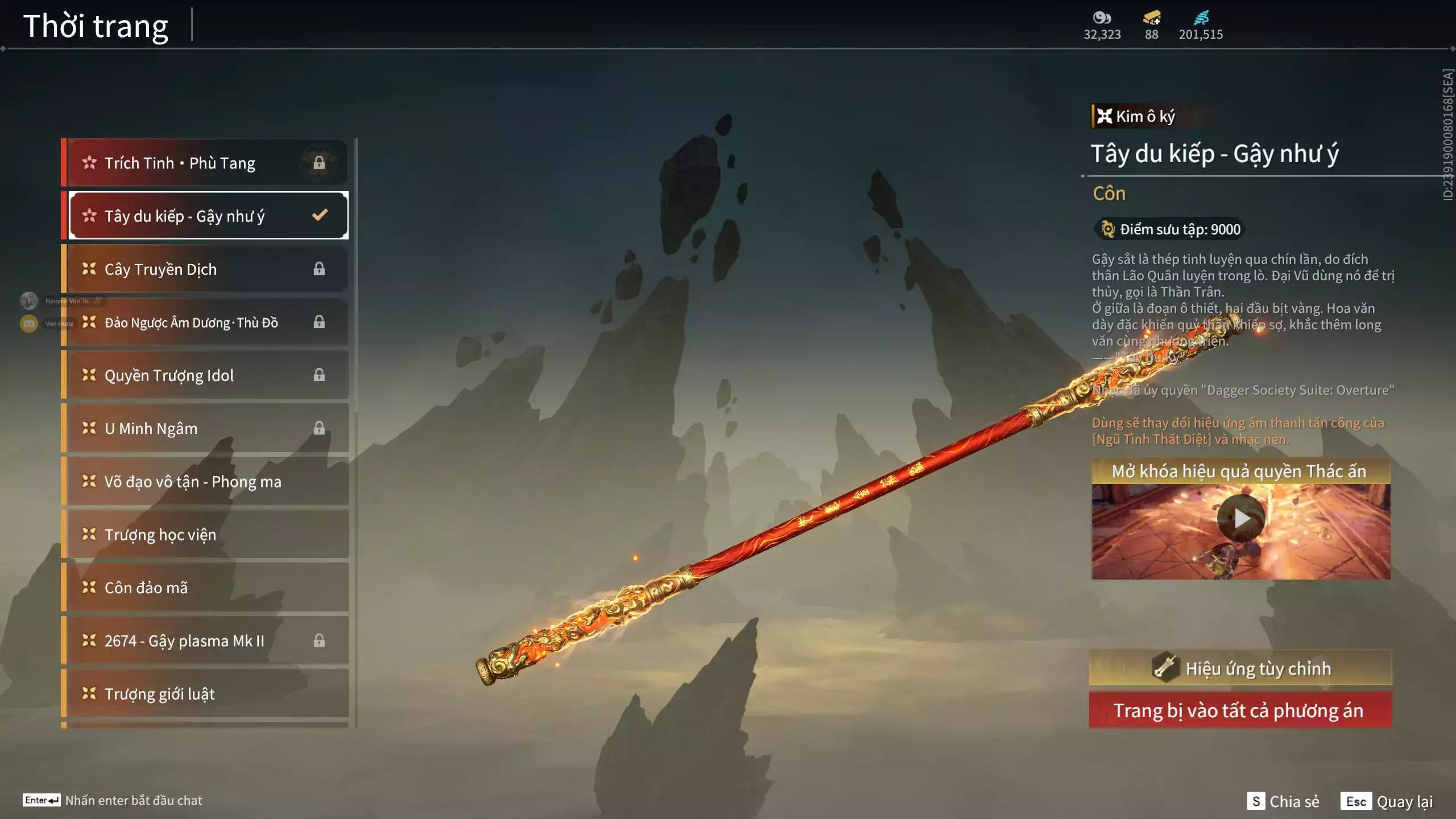The height and width of the screenshot is (819, 1456).
Task: Play the Thác ấn effect preview video
Action: (1240, 518)
